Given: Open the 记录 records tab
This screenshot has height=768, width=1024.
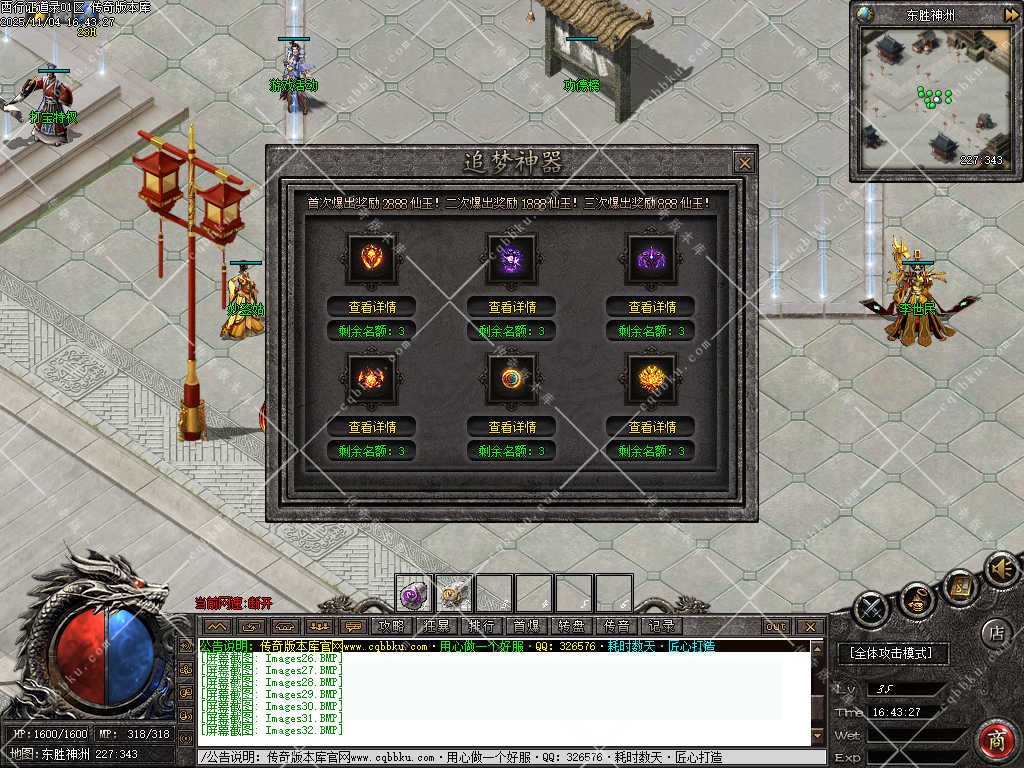Looking at the screenshot, I should [661, 626].
